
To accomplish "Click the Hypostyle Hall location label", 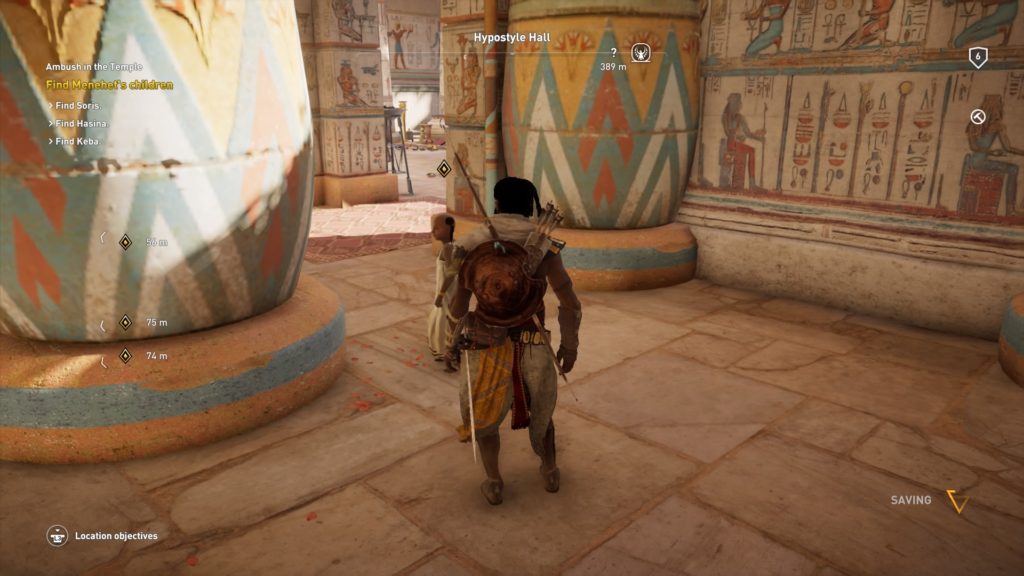I will 512,37.
